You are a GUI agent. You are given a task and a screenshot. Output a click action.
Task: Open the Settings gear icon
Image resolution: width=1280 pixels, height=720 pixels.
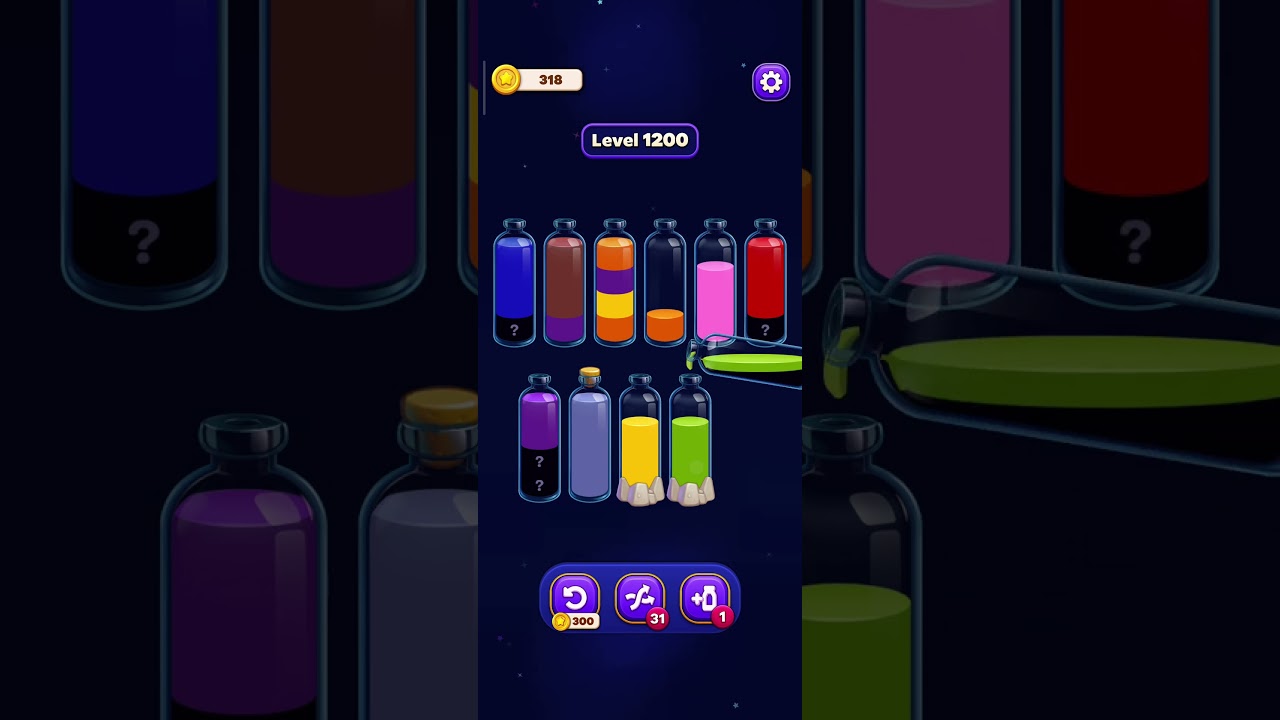pyautogui.click(x=770, y=81)
